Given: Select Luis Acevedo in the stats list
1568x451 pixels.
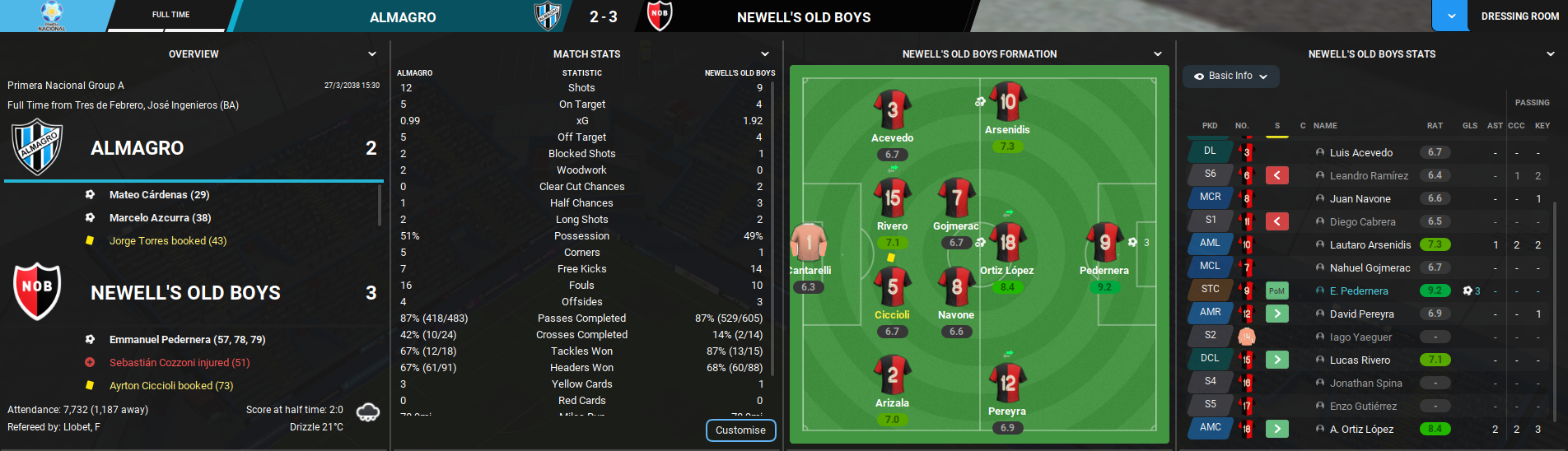Looking at the screenshot, I should 1360,152.
